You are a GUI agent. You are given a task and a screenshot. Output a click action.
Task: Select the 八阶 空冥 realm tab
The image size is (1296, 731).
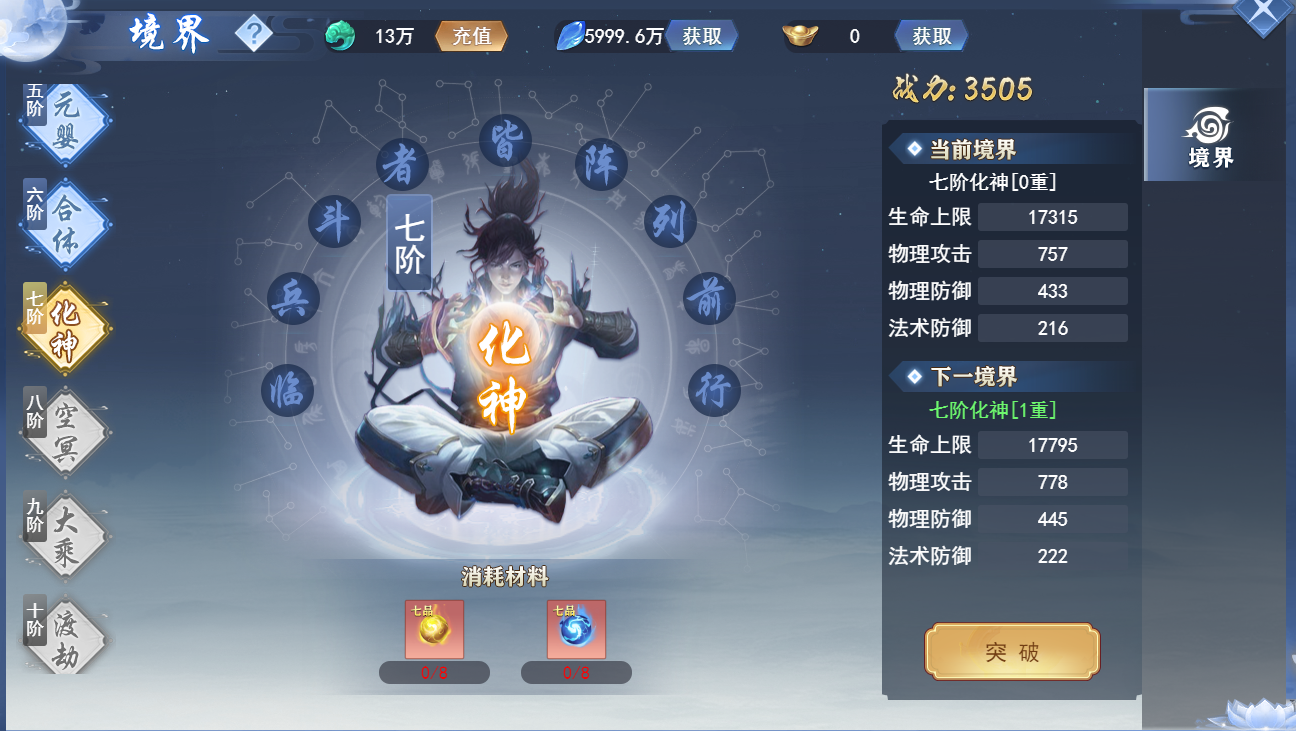(66, 431)
